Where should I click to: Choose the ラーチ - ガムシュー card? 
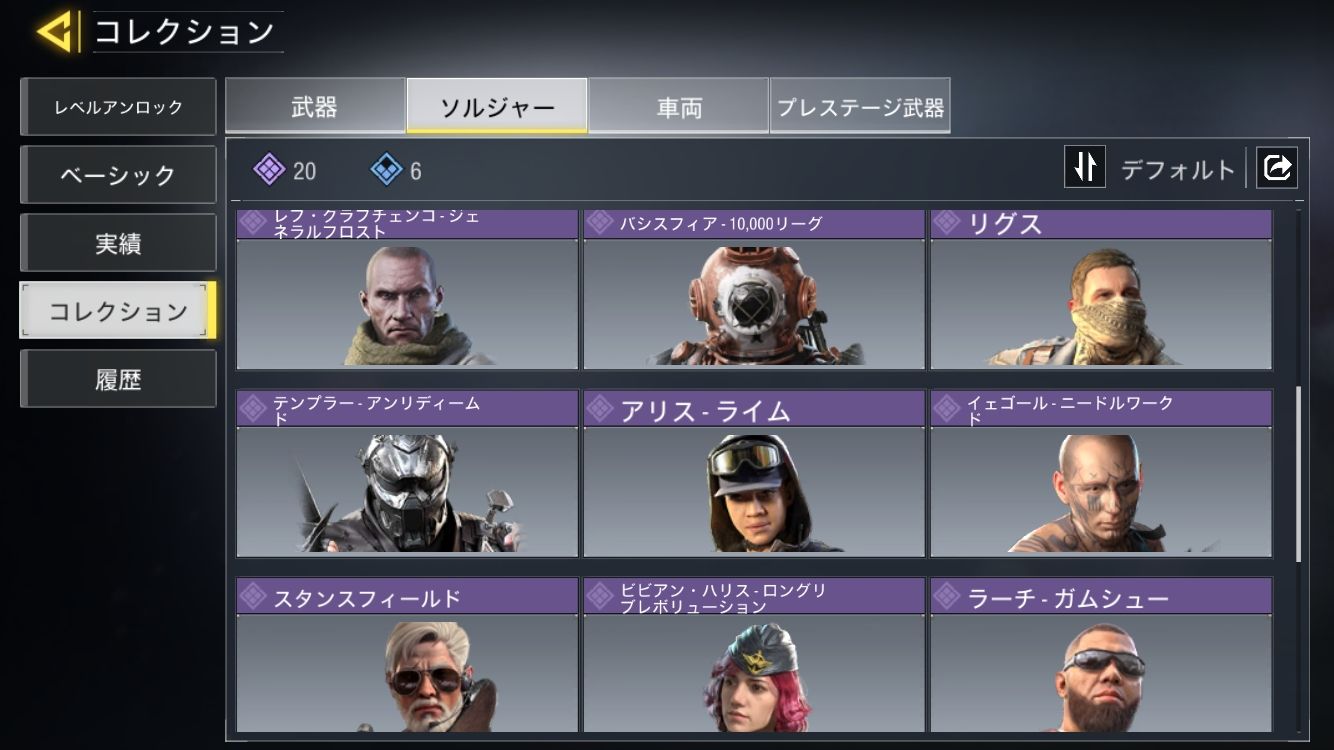pyautogui.click(x=1101, y=662)
